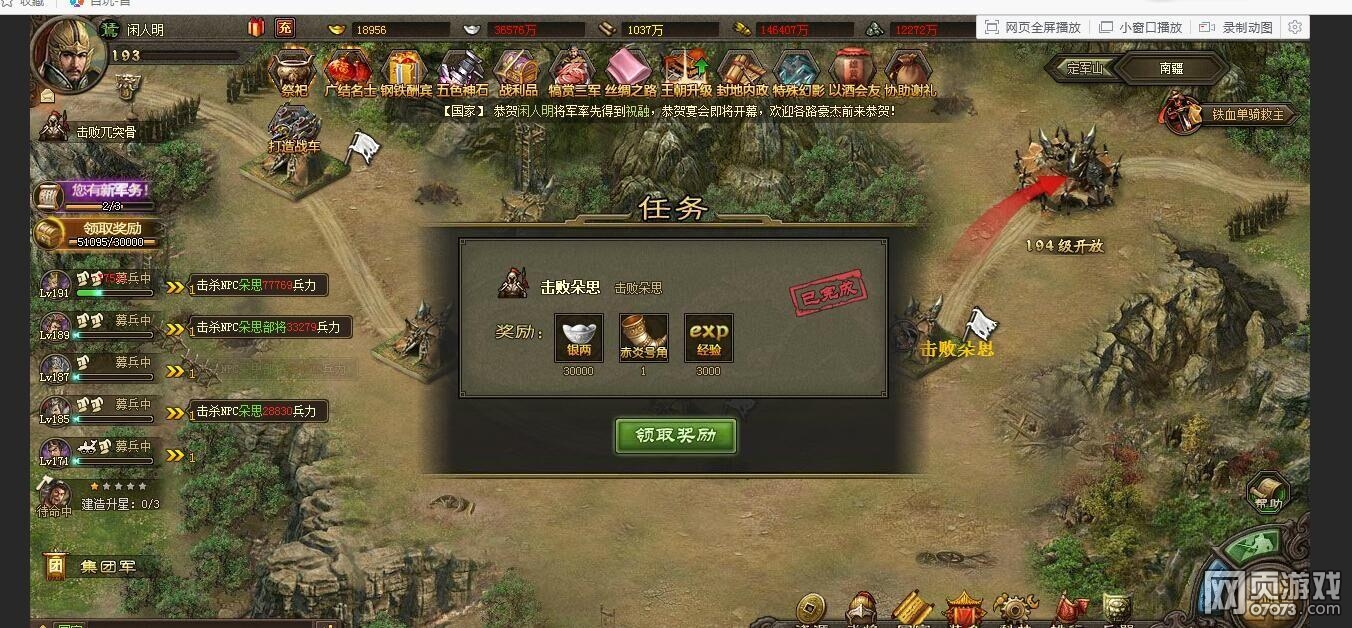Open the 特殊幻影 event icon
This screenshot has width=1352, height=628.
coord(798,73)
